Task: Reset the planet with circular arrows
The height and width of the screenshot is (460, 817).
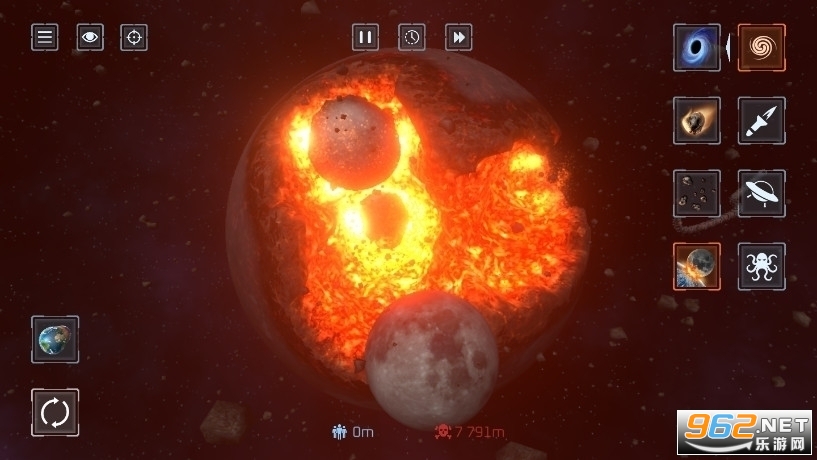Action: click(55, 412)
